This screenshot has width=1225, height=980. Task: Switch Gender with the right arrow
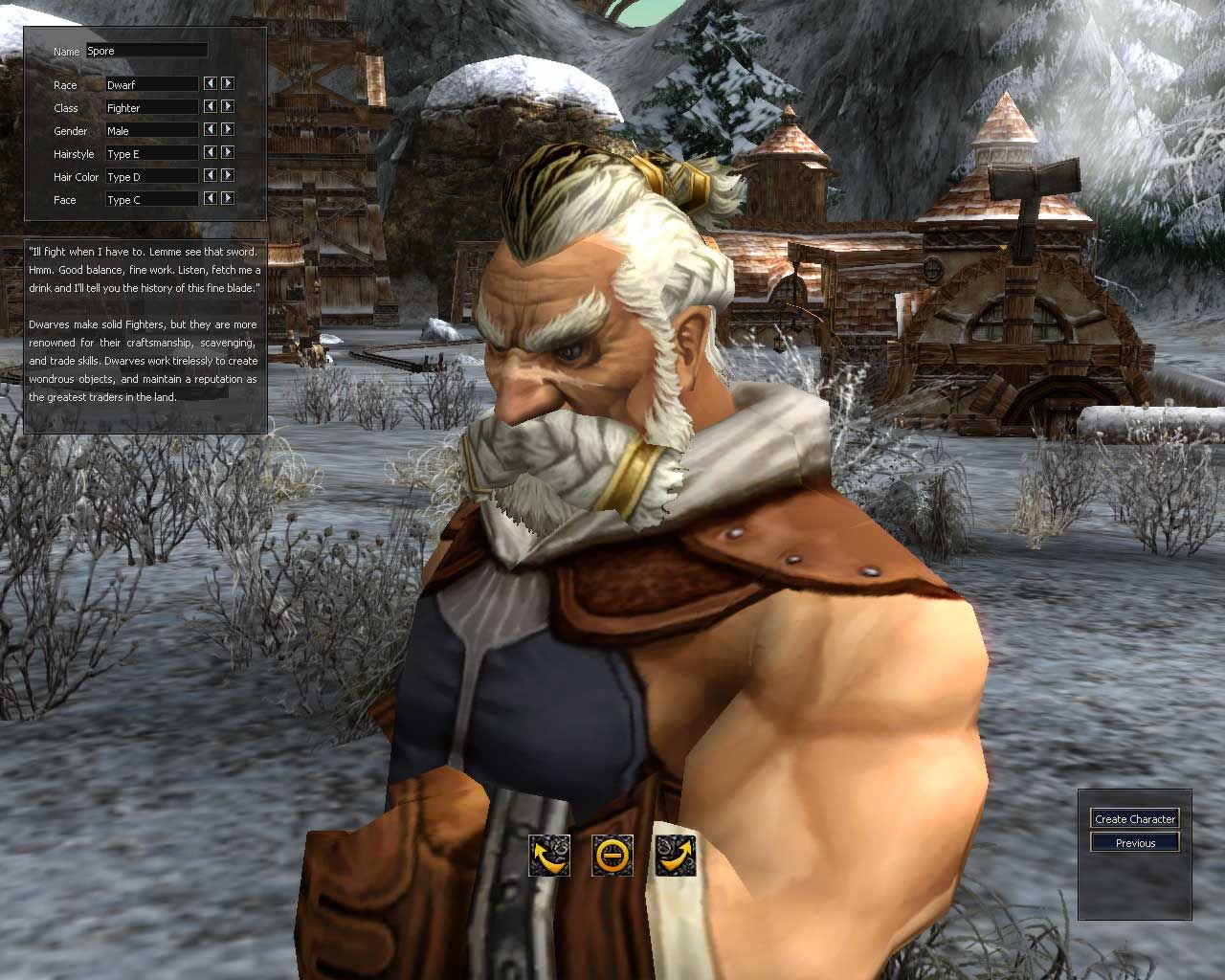pos(228,129)
